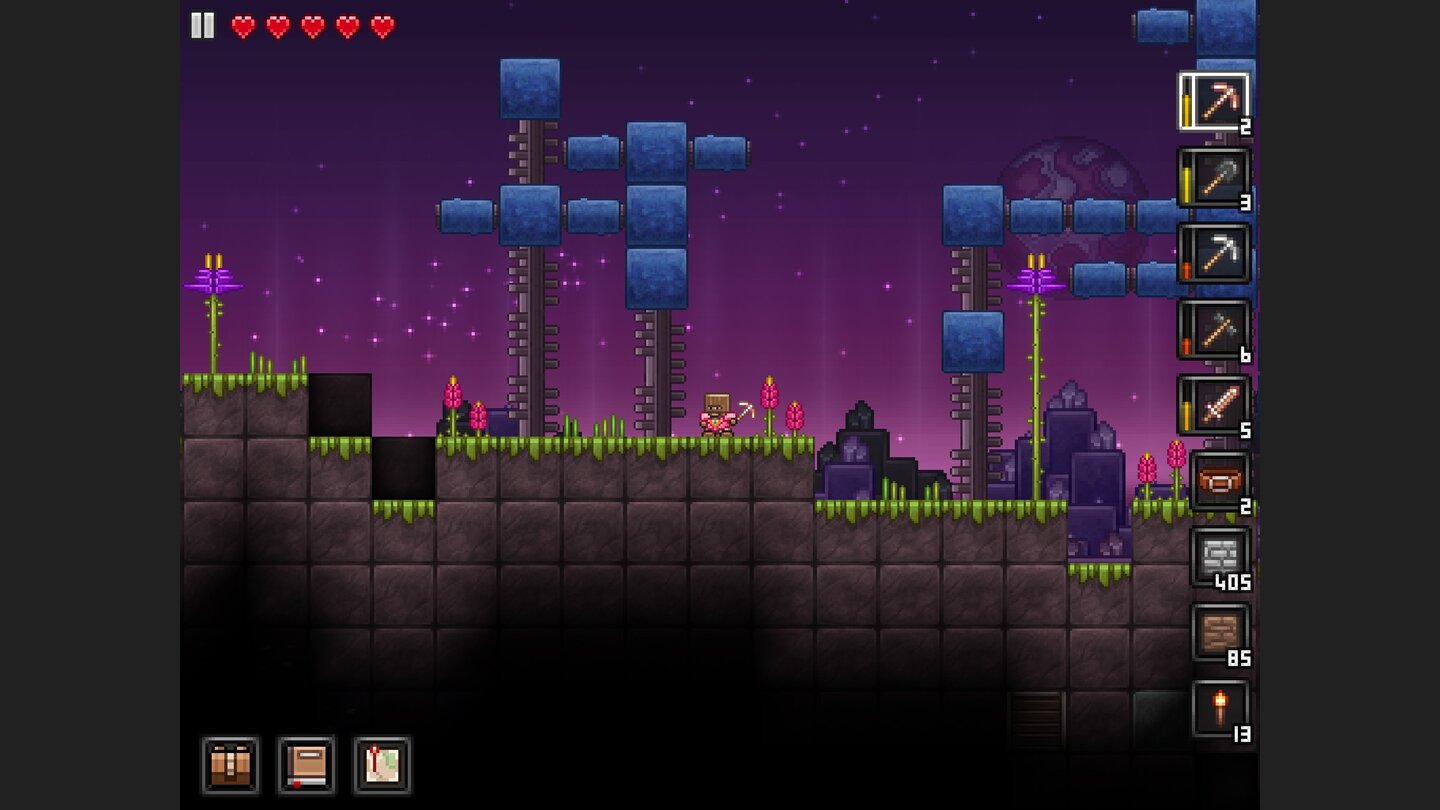This screenshot has height=810, width=1440.
Task: Select the brown brick block stack
Action: (x=1219, y=633)
